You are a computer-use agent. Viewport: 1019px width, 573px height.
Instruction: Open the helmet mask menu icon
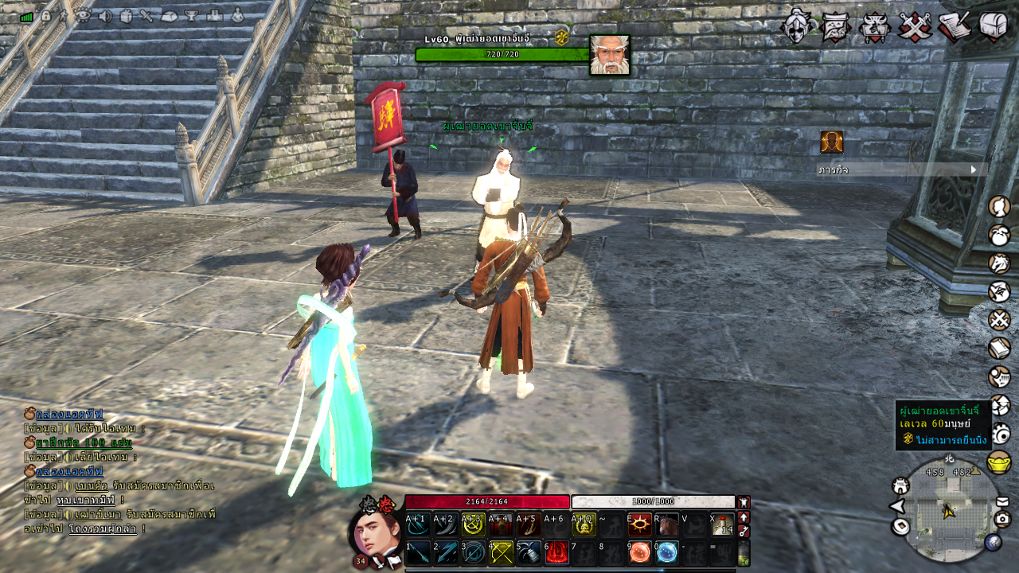pyautogui.click(x=799, y=25)
